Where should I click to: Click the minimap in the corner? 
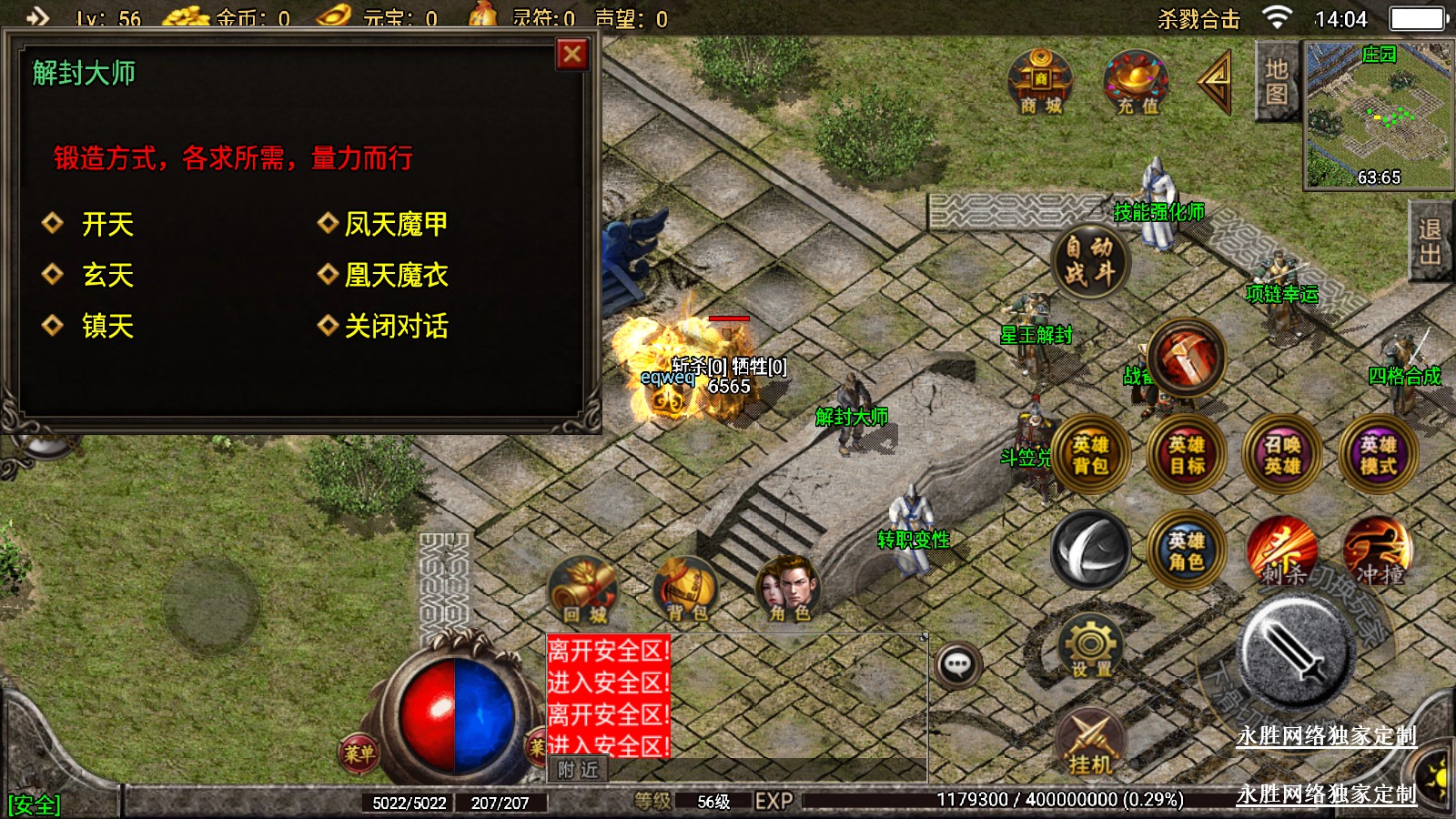coord(1378,114)
